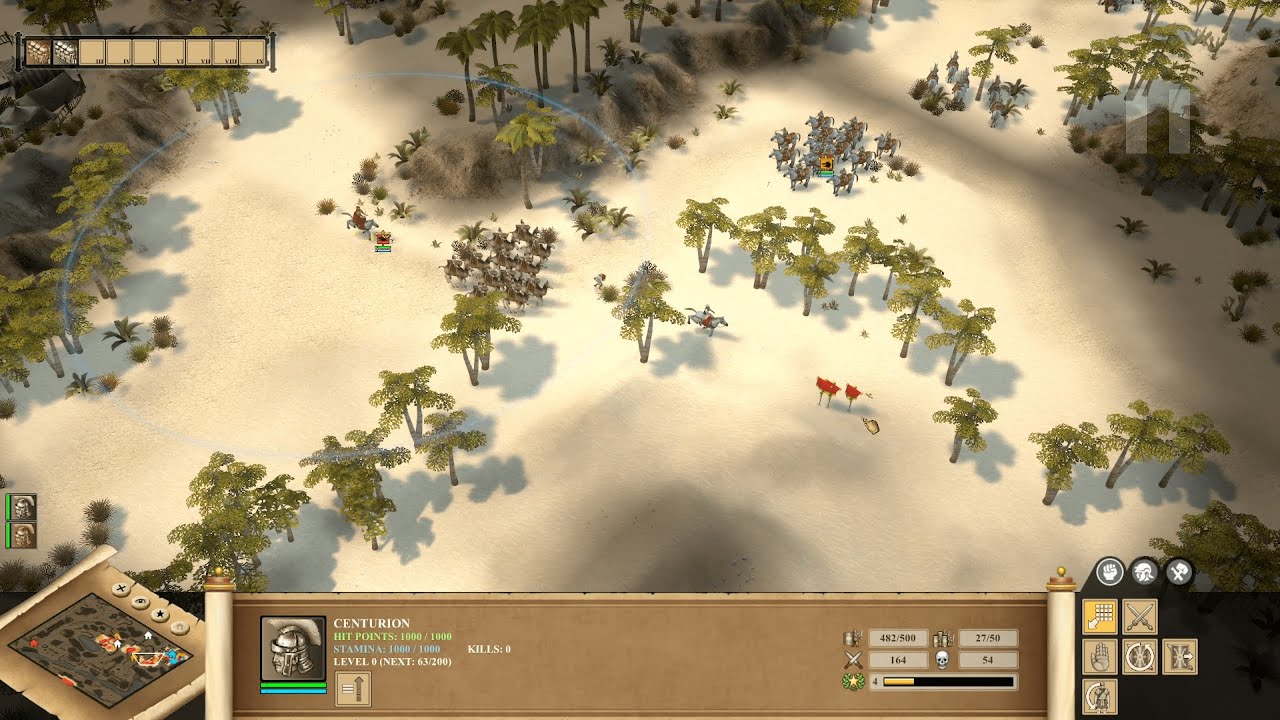Select the upper helmet unit portrait
This screenshot has width=1280, height=720.
point(24,507)
